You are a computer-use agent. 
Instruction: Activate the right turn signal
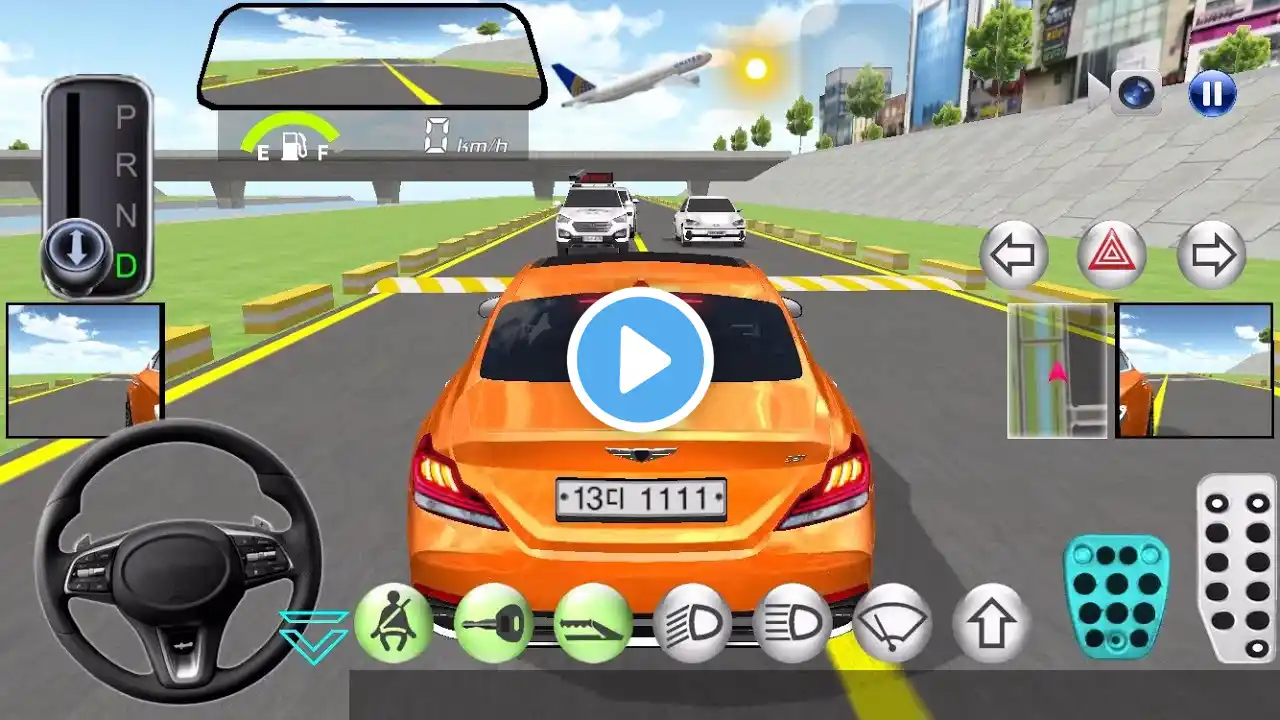coord(1212,255)
